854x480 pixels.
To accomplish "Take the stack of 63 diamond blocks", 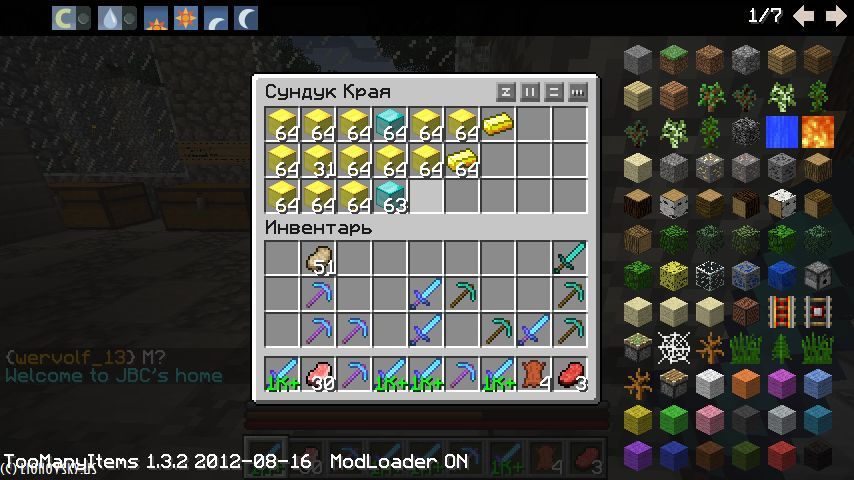I will [x=390, y=196].
